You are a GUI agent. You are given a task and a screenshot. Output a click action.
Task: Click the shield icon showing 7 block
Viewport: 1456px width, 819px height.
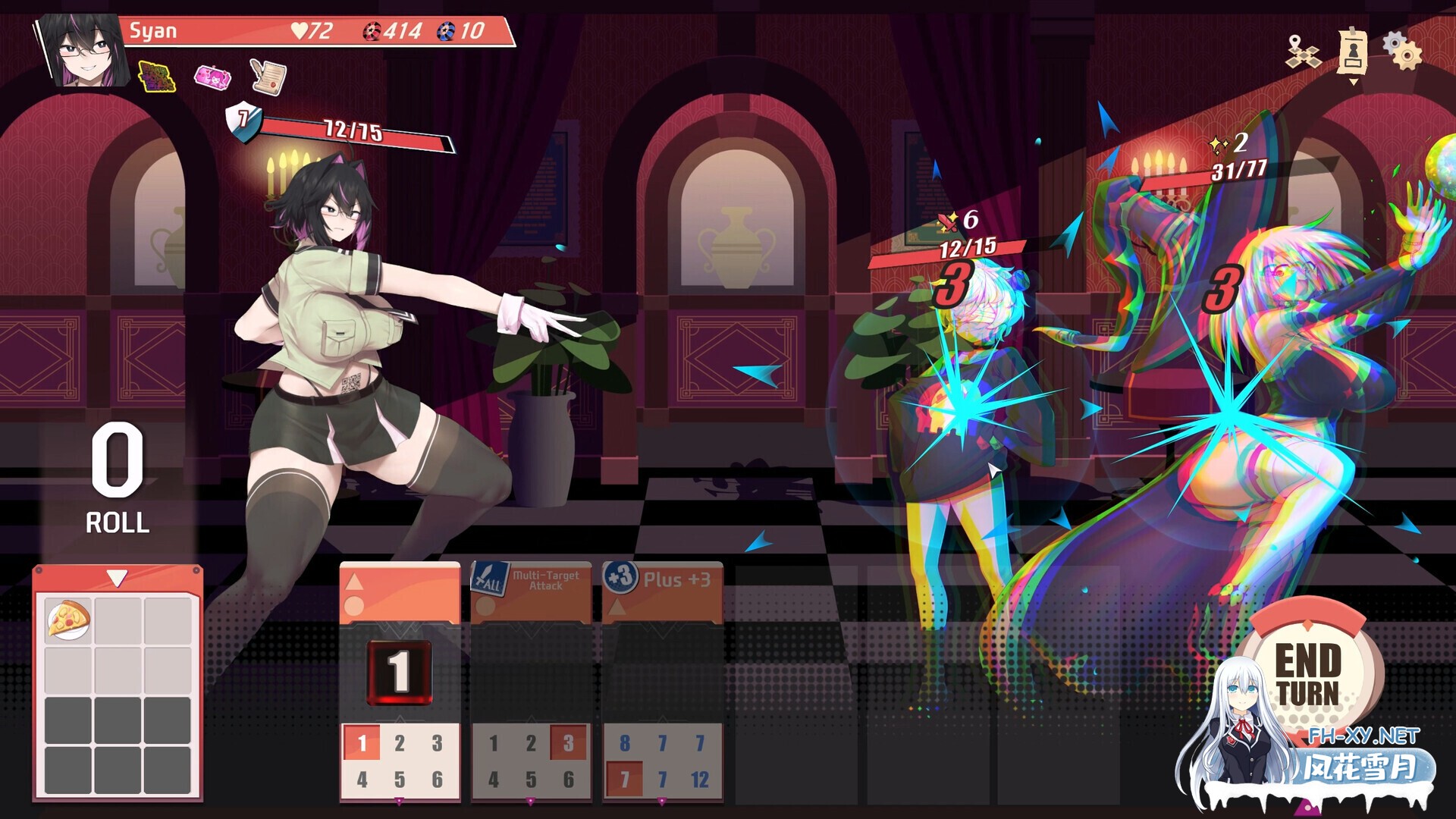(x=241, y=120)
